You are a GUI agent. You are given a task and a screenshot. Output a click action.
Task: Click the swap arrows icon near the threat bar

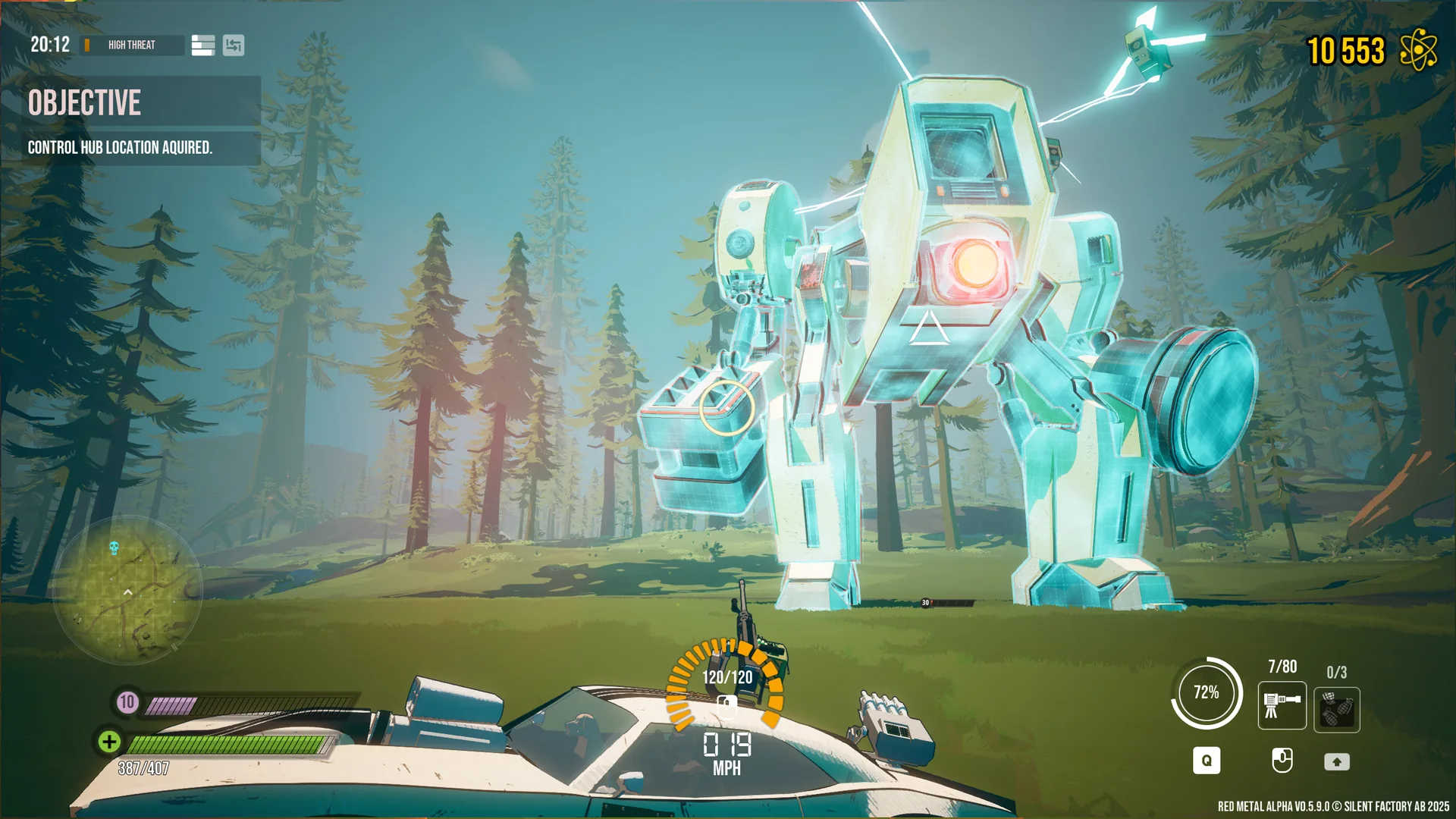click(x=234, y=45)
